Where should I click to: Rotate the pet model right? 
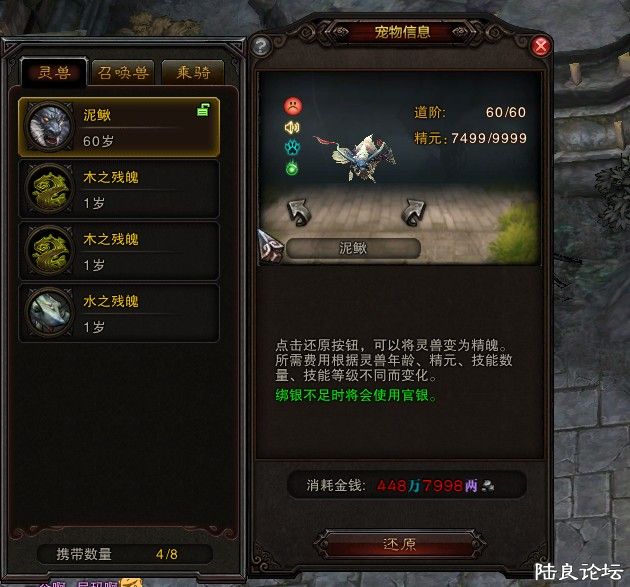414,211
